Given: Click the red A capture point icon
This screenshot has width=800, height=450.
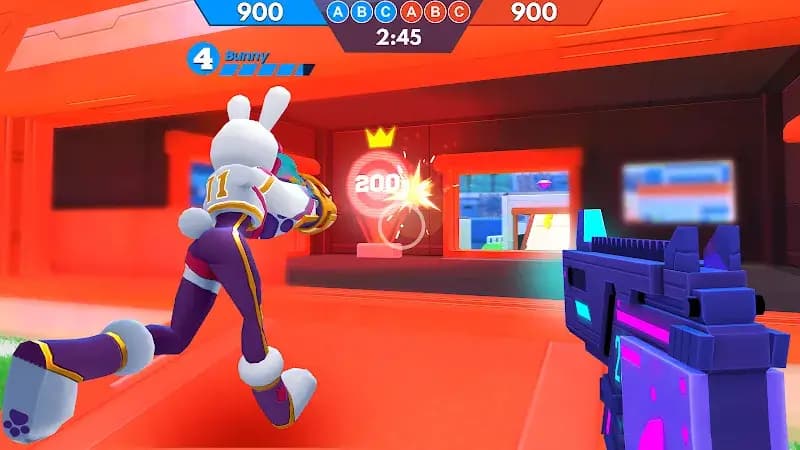Looking at the screenshot, I should [410, 13].
